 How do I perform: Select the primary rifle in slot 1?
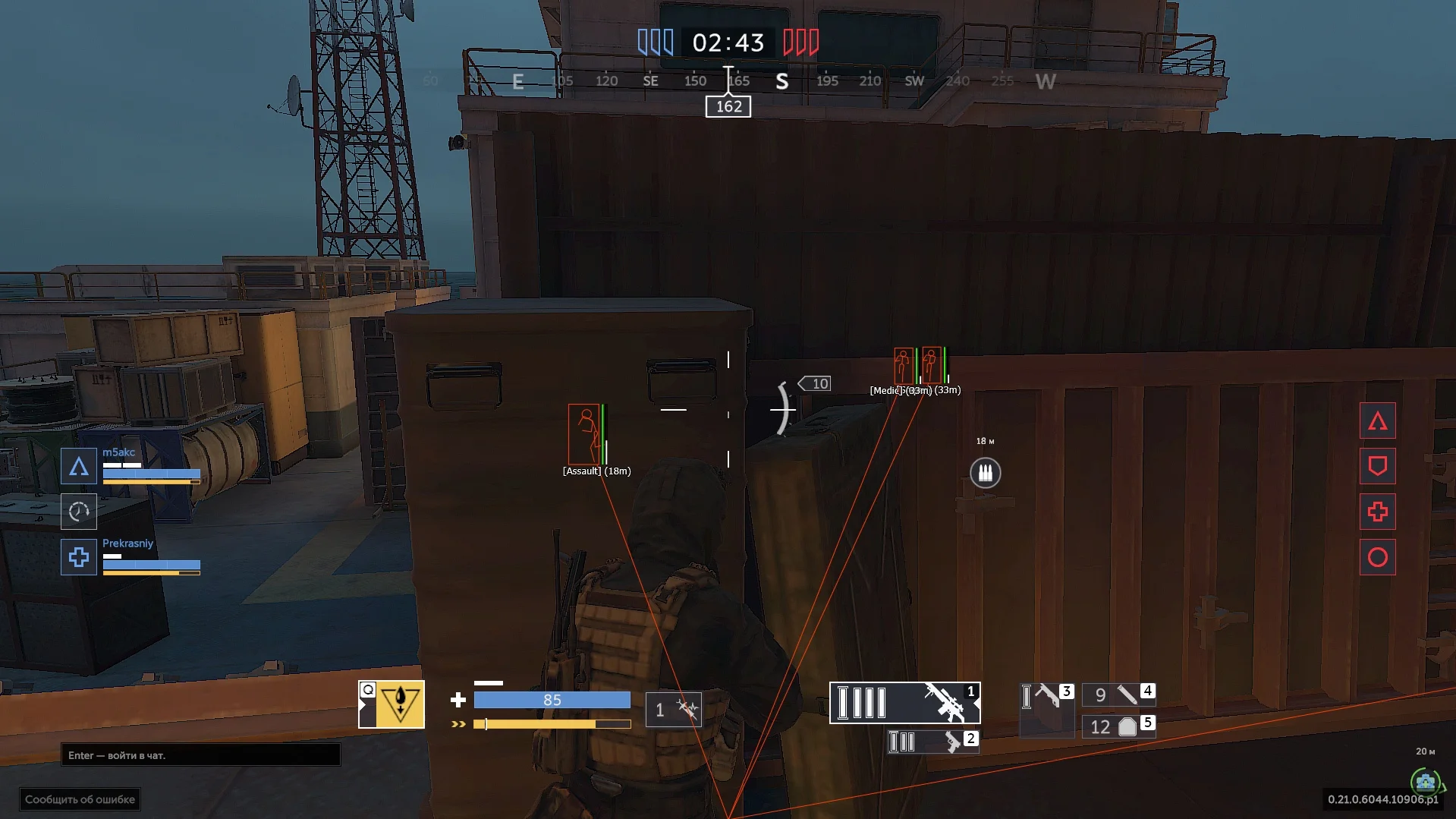pos(904,703)
